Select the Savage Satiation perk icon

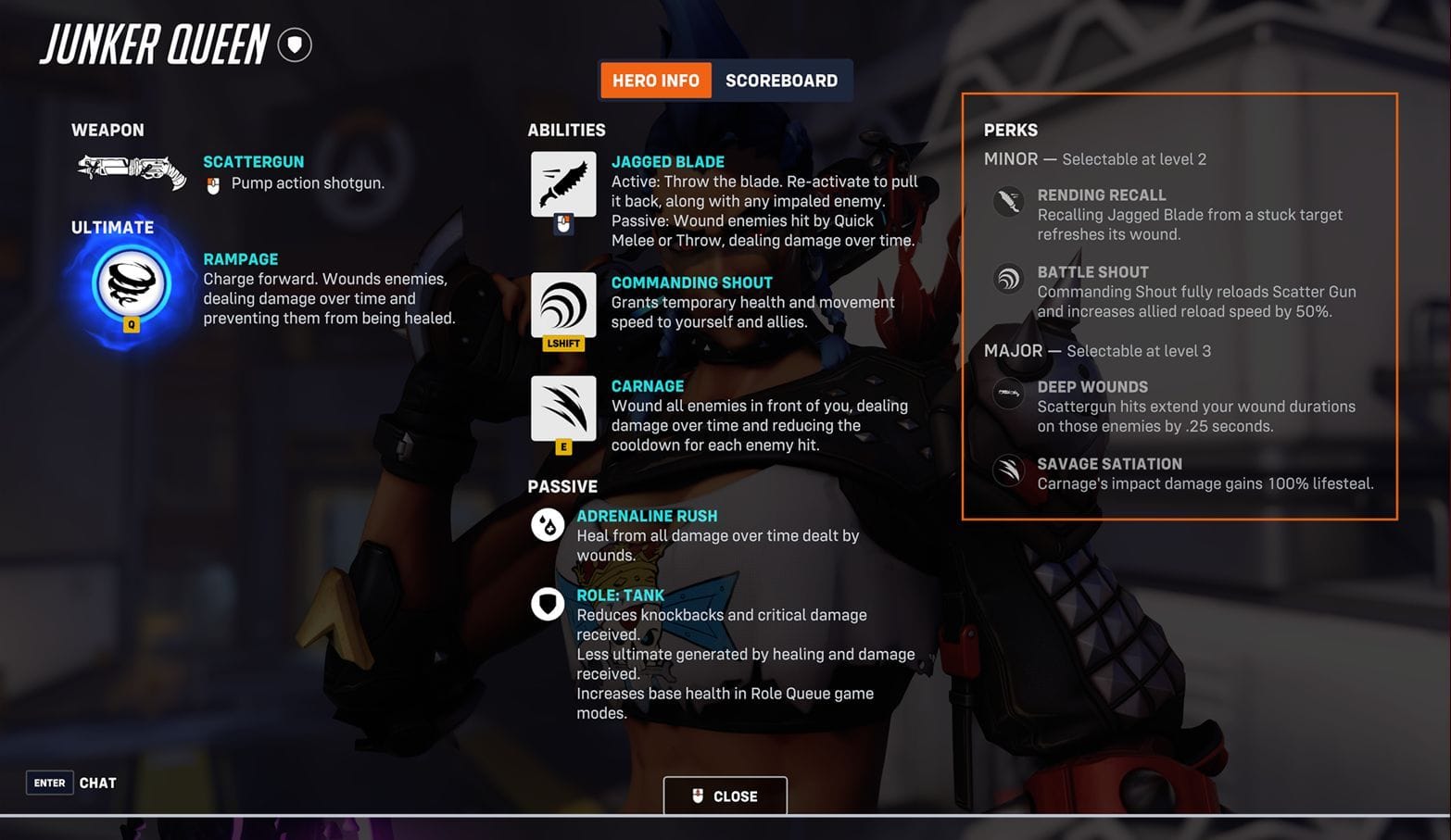point(1008,470)
